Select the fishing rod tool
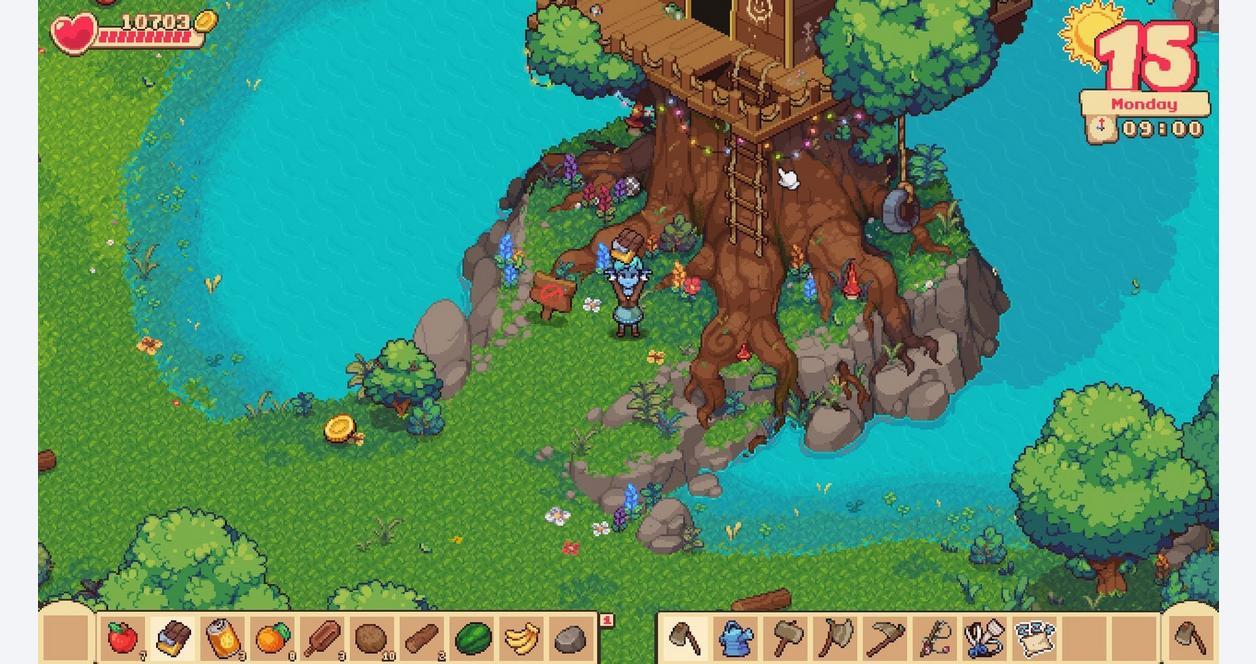Viewport: 1256px width, 664px height. [935, 638]
